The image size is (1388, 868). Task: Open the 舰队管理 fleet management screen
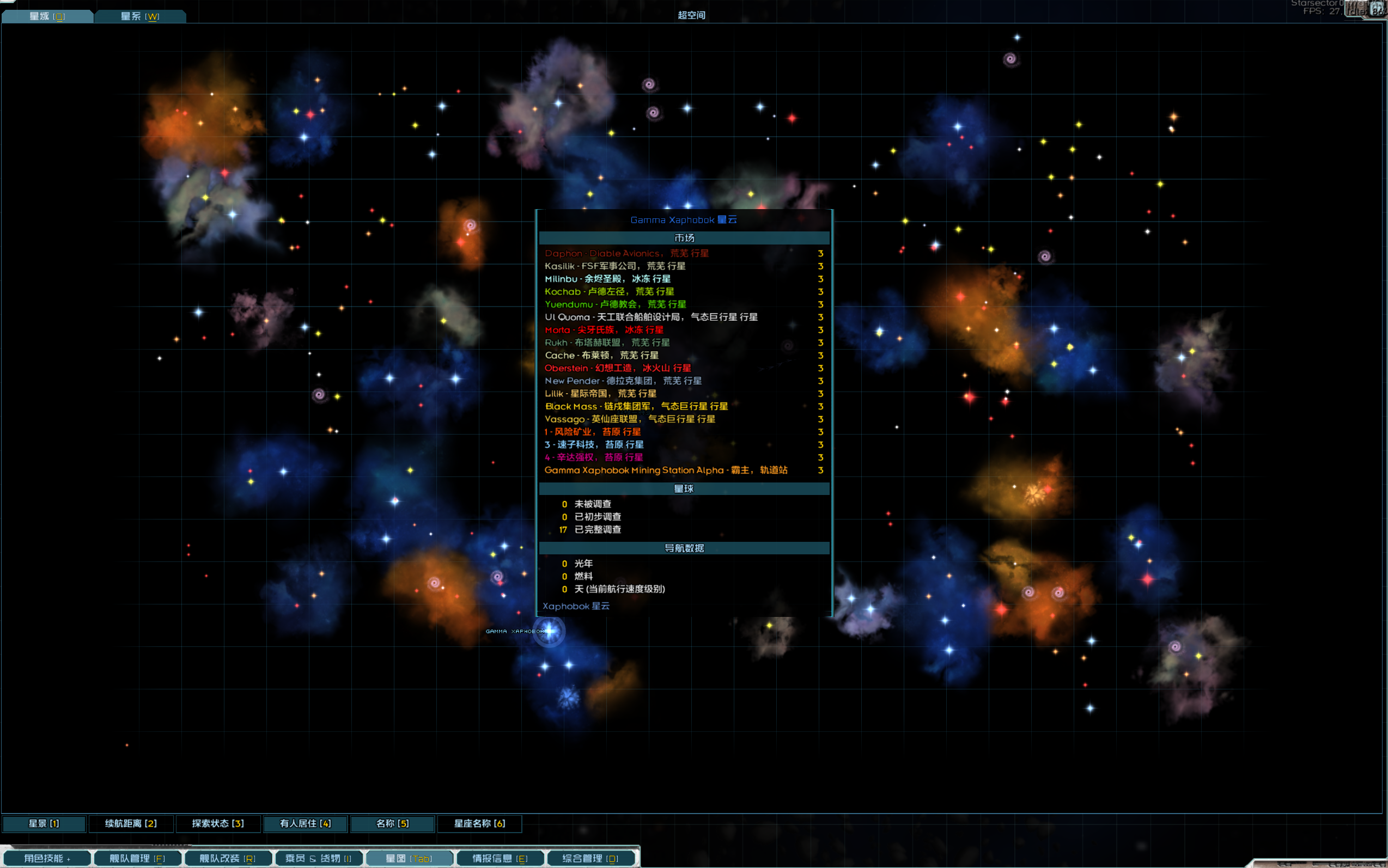click(x=137, y=858)
